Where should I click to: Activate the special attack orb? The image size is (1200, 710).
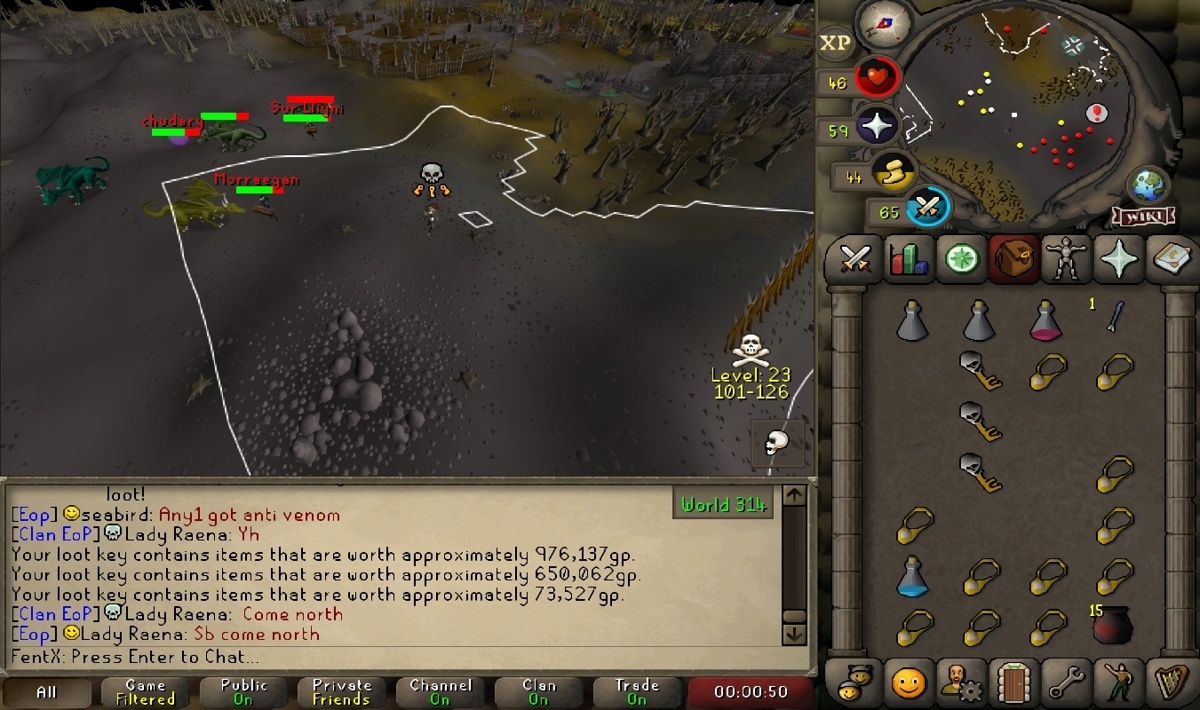pos(928,209)
